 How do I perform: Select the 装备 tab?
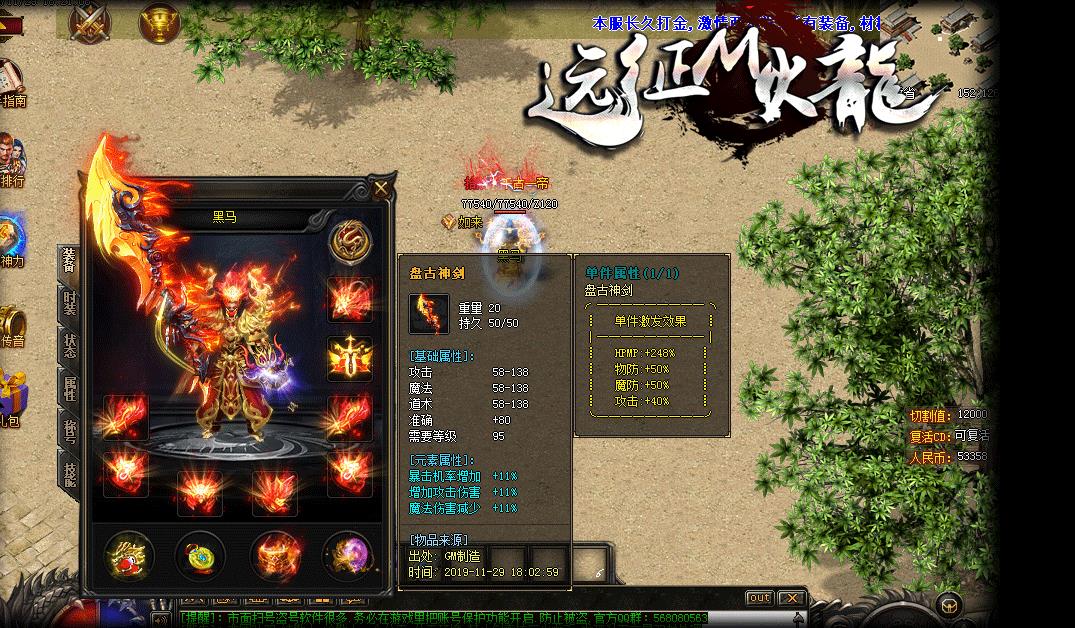coord(69,262)
